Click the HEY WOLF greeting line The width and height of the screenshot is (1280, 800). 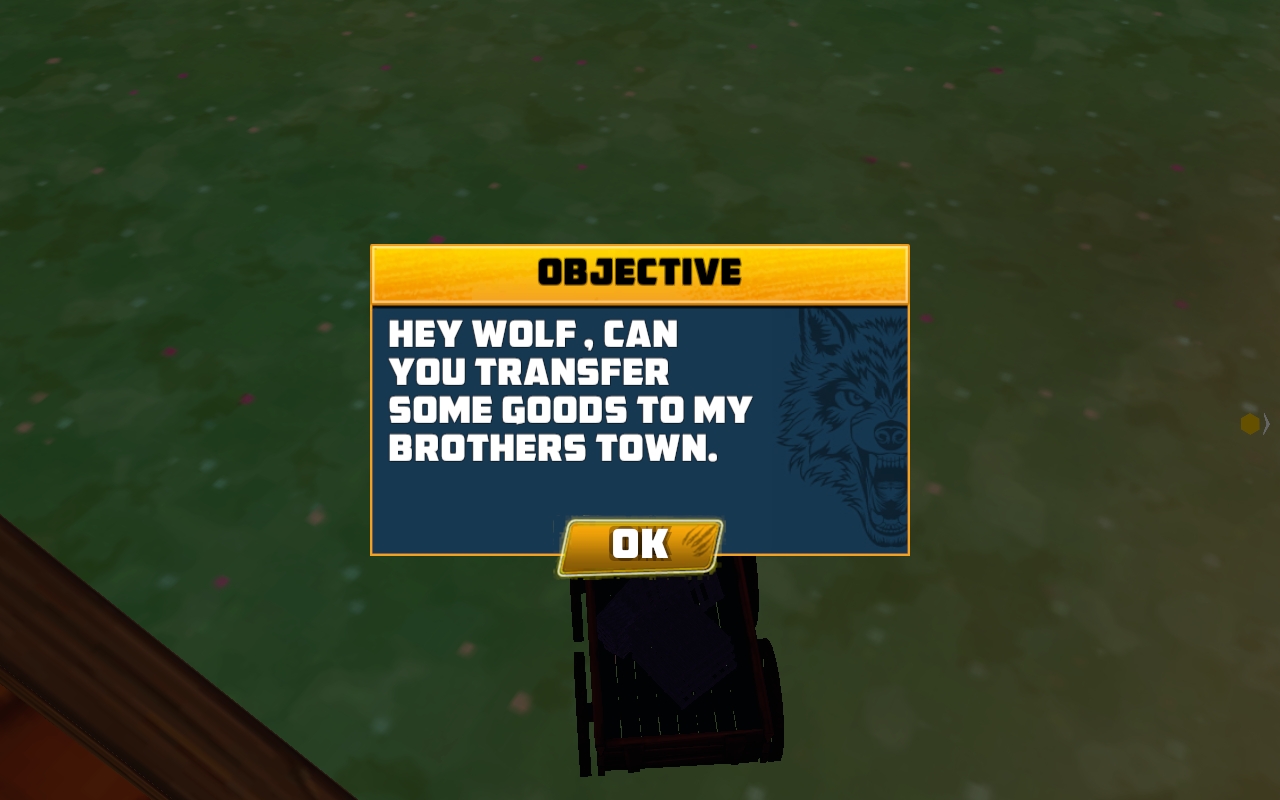pos(533,335)
